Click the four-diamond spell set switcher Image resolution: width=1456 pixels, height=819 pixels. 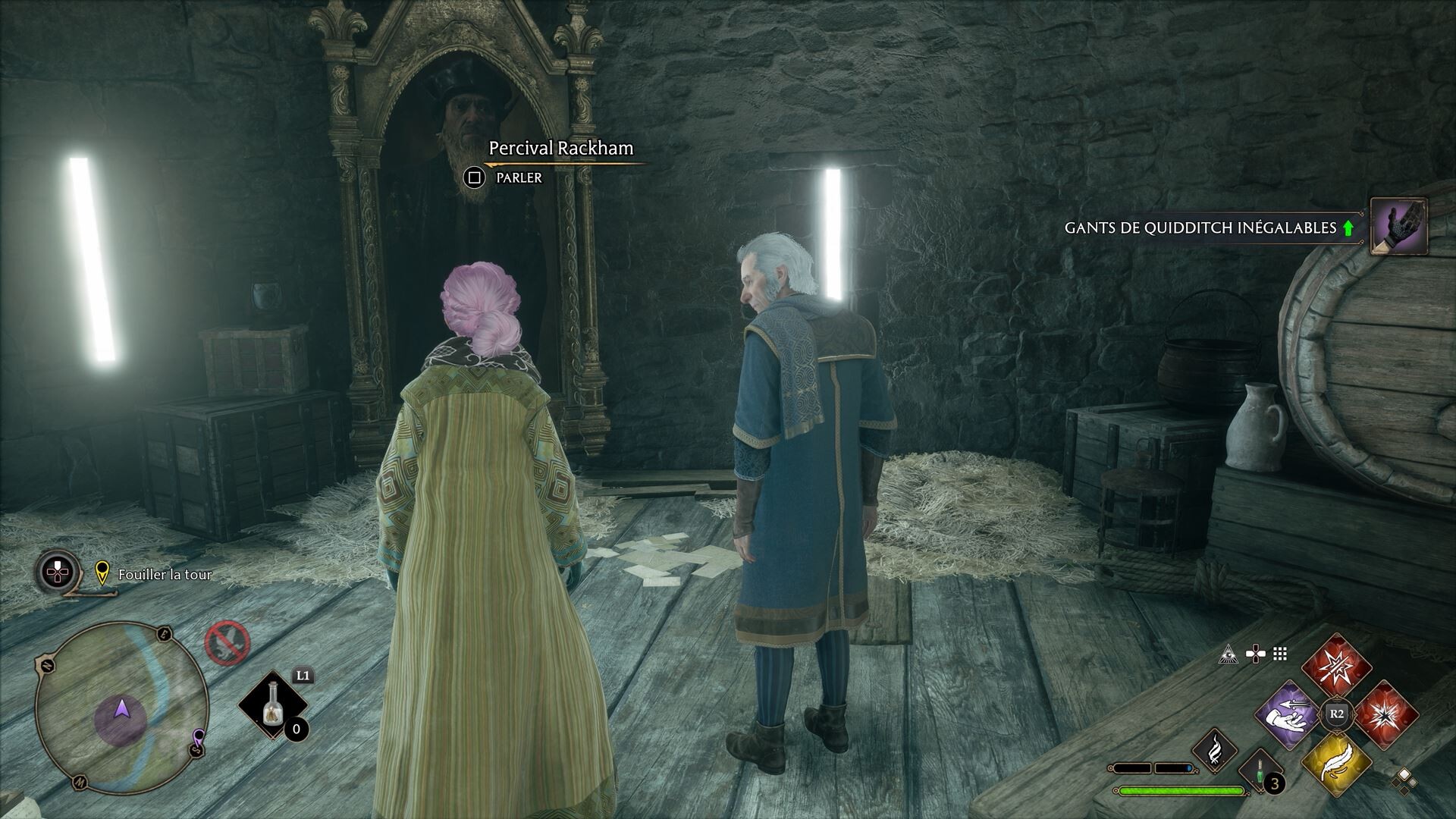coord(1404,782)
